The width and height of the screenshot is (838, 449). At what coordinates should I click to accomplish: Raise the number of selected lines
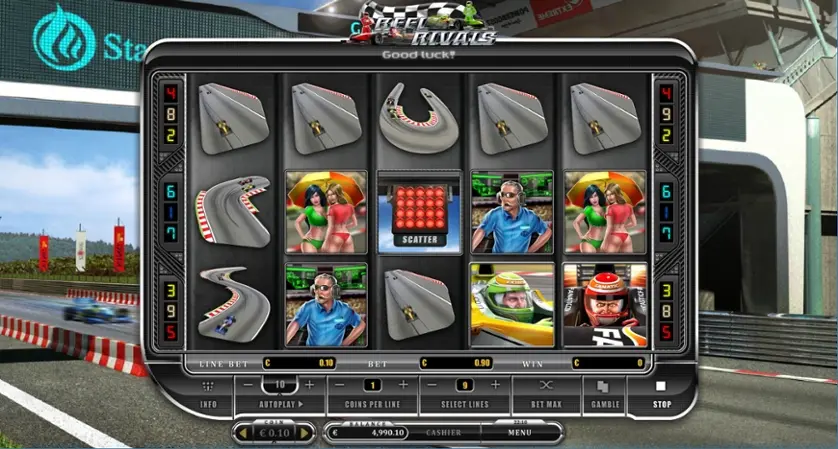coord(495,385)
